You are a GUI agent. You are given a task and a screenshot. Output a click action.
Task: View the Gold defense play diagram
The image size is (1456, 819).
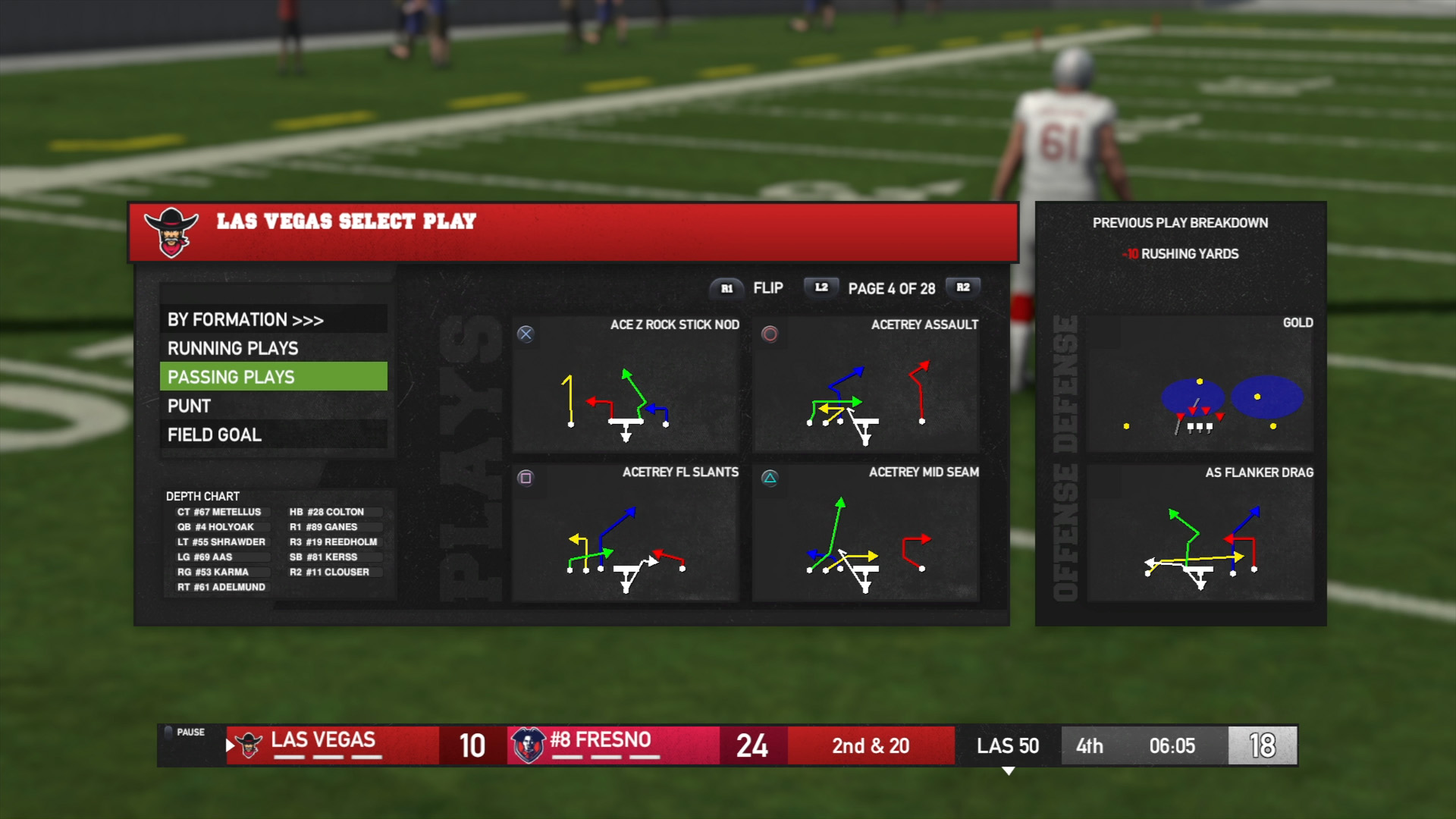point(1200,384)
